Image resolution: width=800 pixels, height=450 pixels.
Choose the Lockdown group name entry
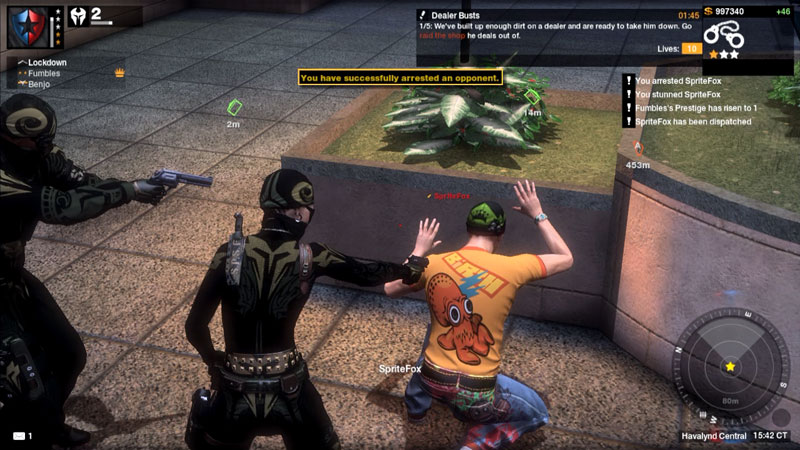(46, 62)
